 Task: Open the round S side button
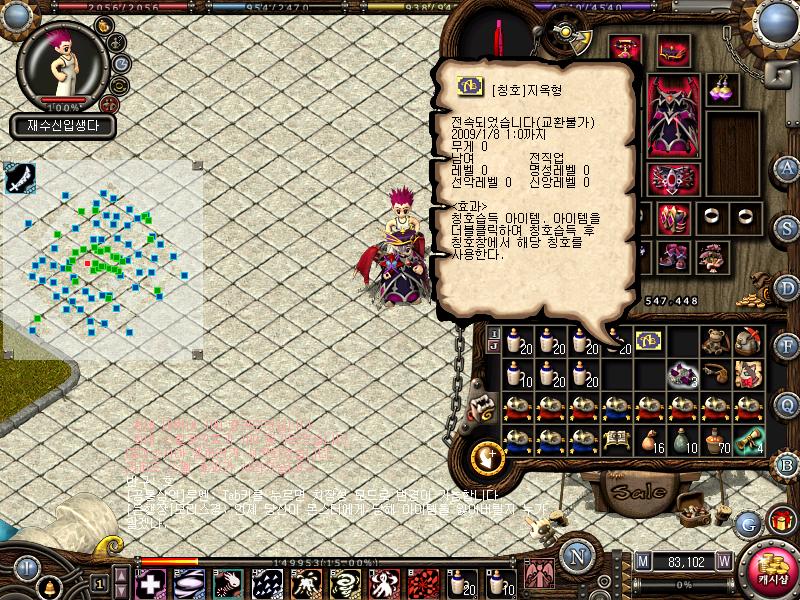787,226
